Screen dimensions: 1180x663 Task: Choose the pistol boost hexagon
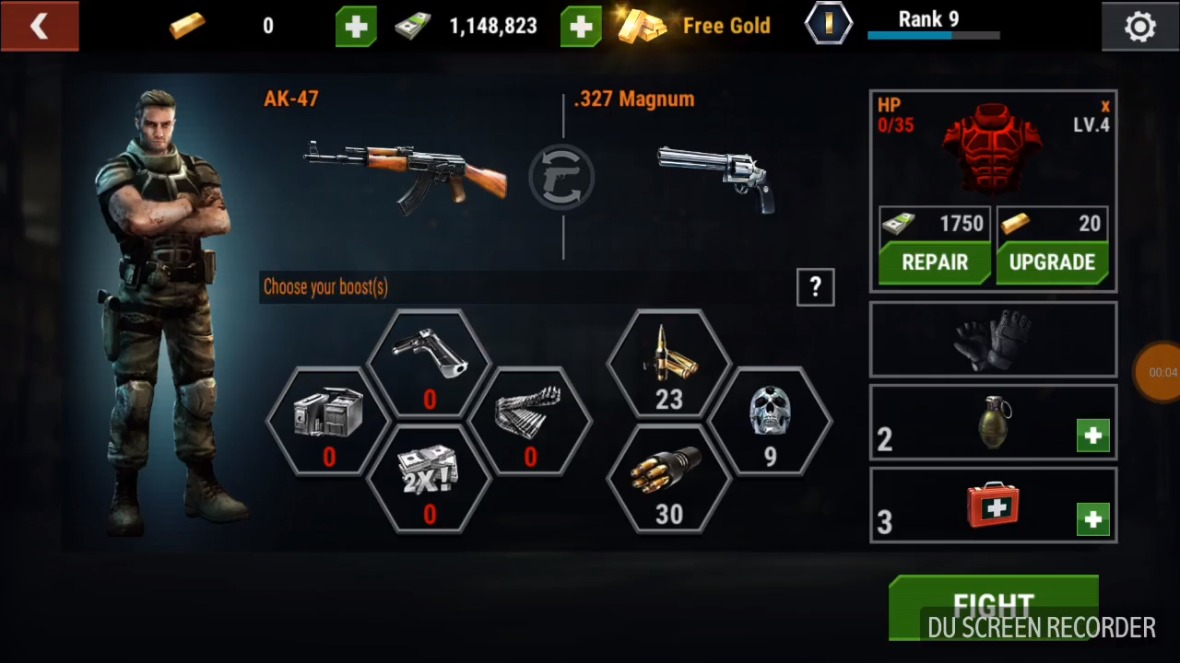pos(429,363)
